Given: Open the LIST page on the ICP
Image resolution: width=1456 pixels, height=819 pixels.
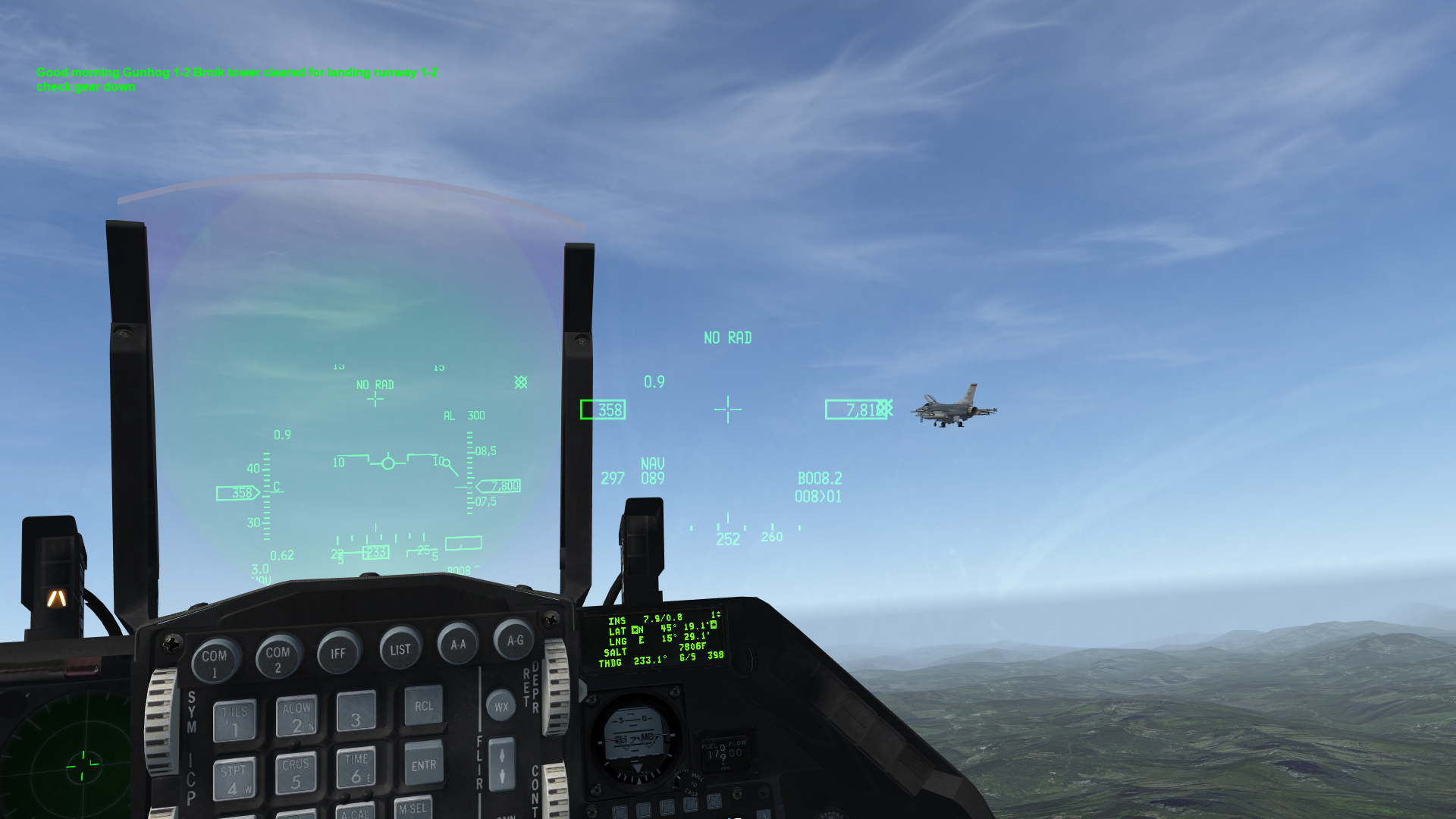Looking at the screenshot, I should (x=400, y=648).
